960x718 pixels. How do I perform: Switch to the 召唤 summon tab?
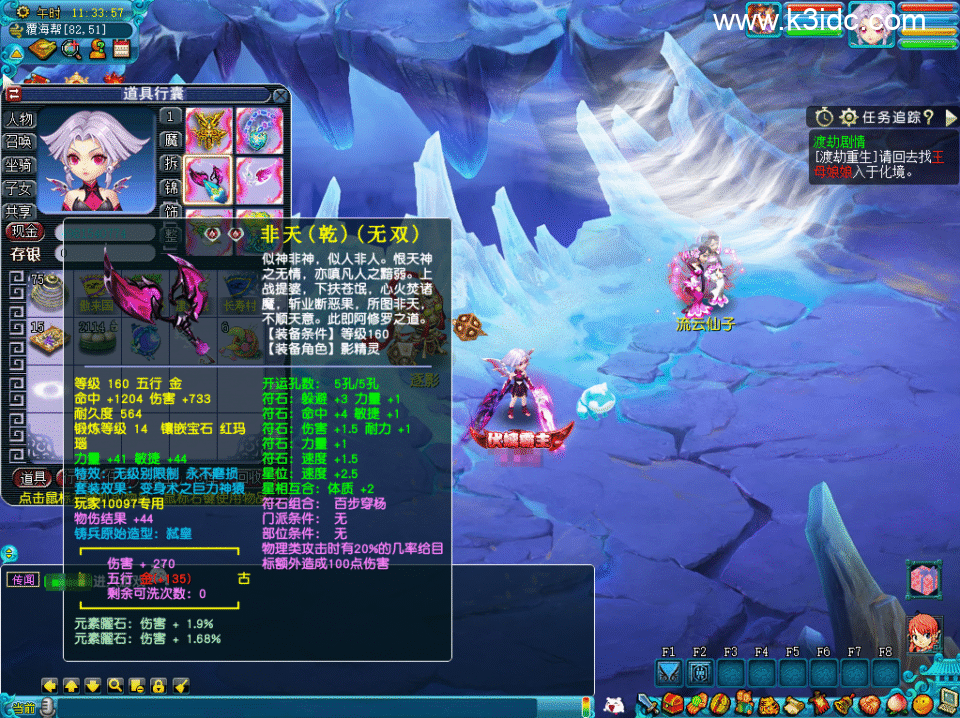20,142
